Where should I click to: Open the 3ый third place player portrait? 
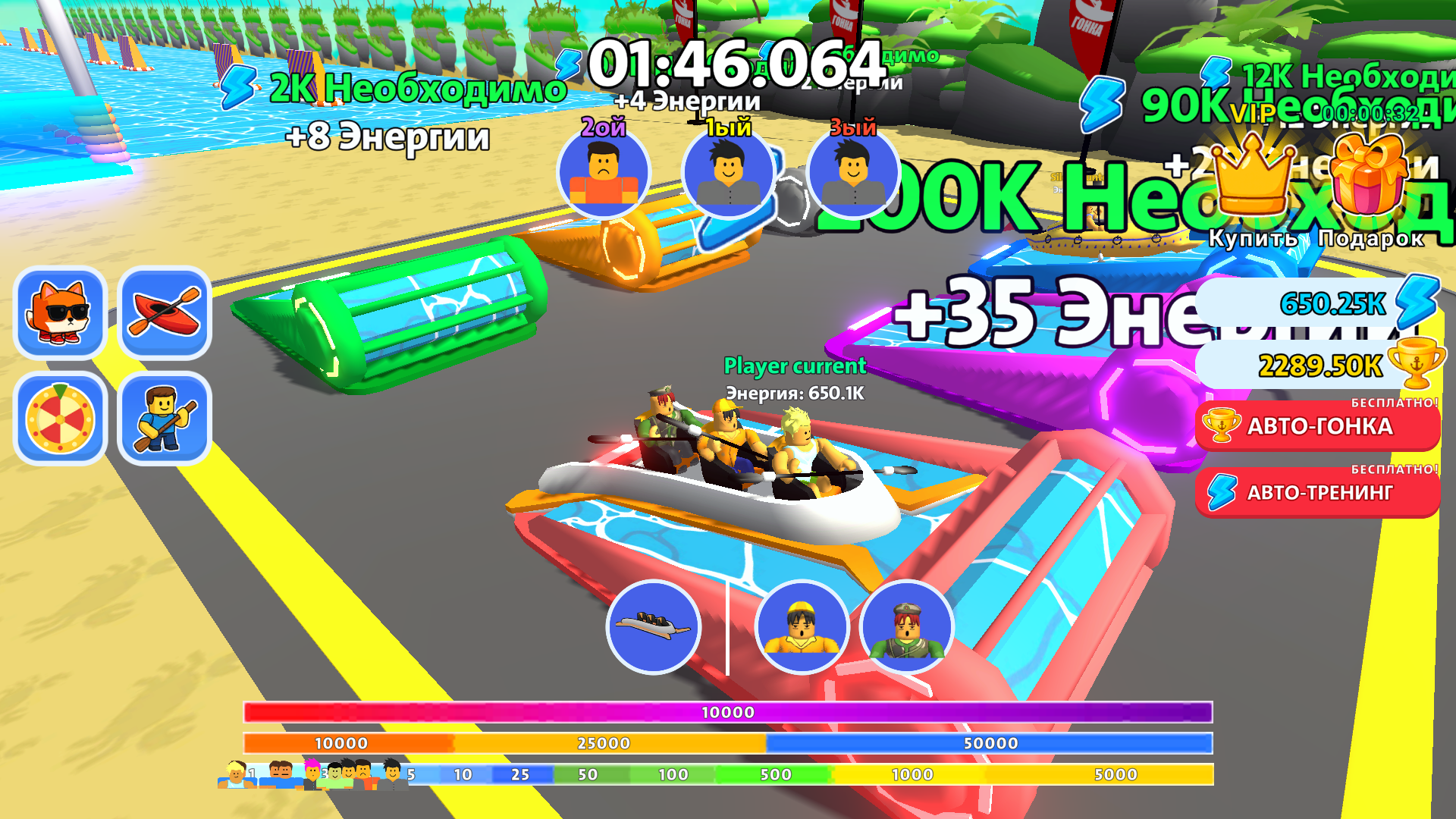(852, 175)
